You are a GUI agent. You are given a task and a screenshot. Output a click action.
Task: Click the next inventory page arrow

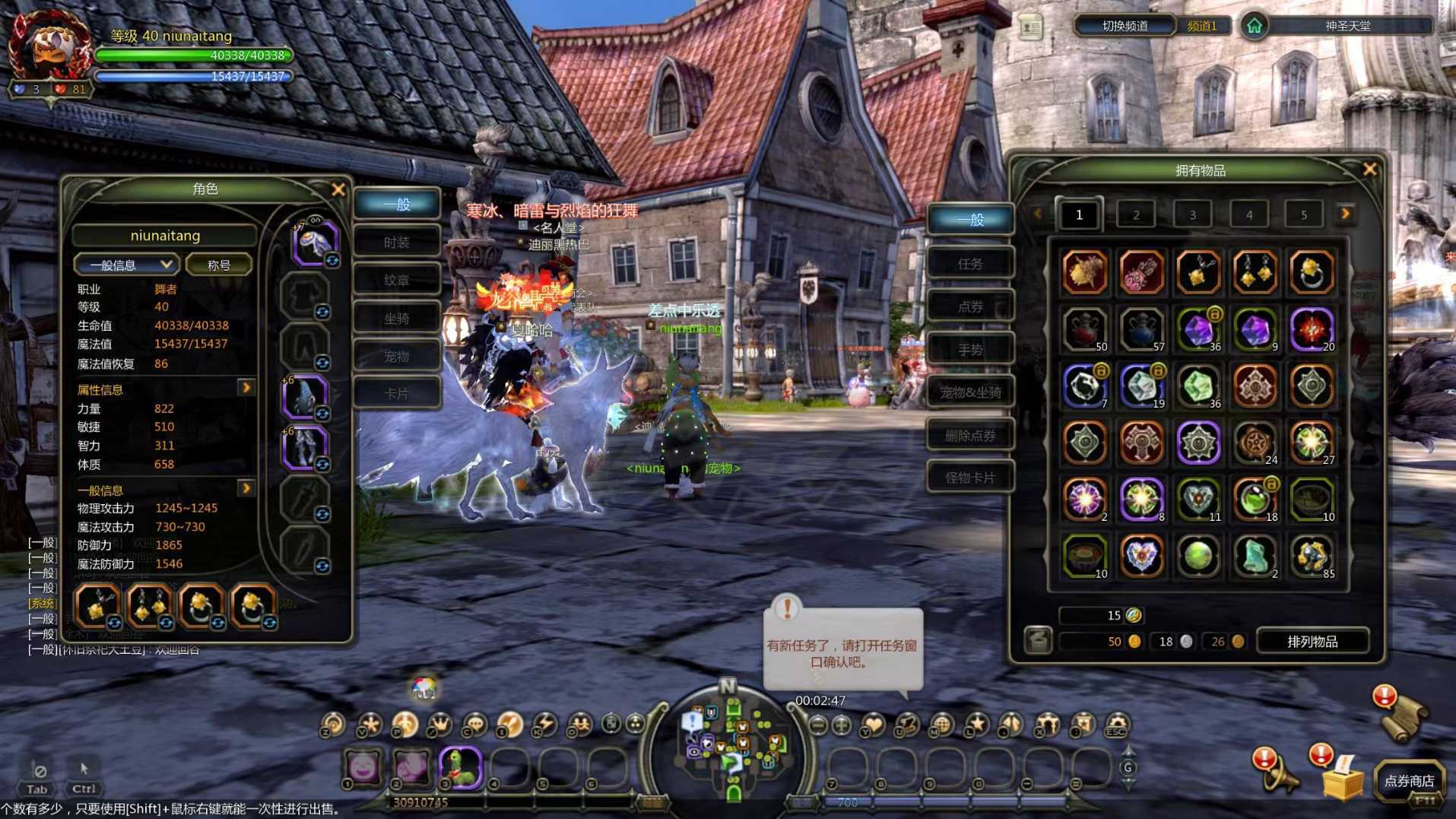(1346, 214)
